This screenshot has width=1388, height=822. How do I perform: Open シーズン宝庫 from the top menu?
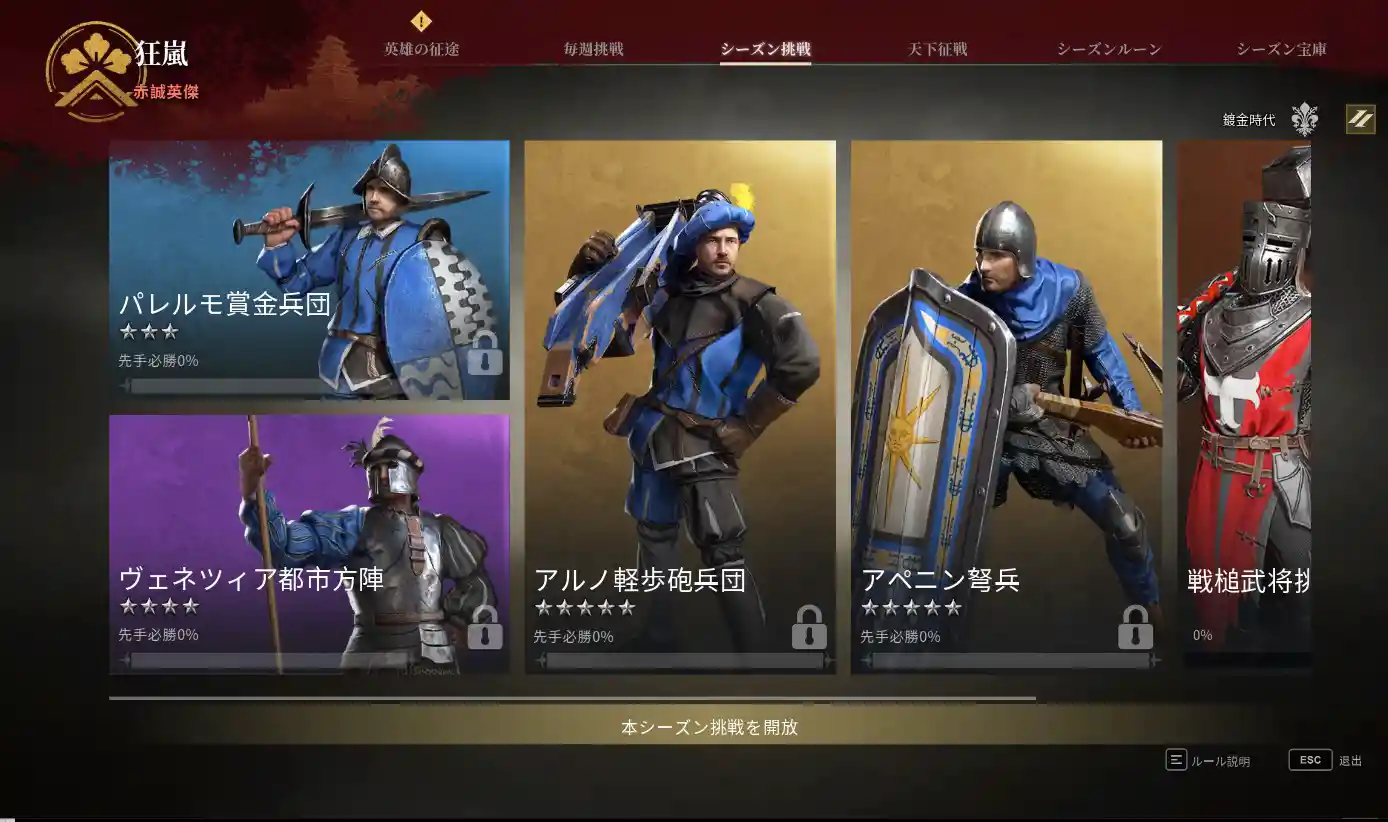click(x=1280, y=48)
